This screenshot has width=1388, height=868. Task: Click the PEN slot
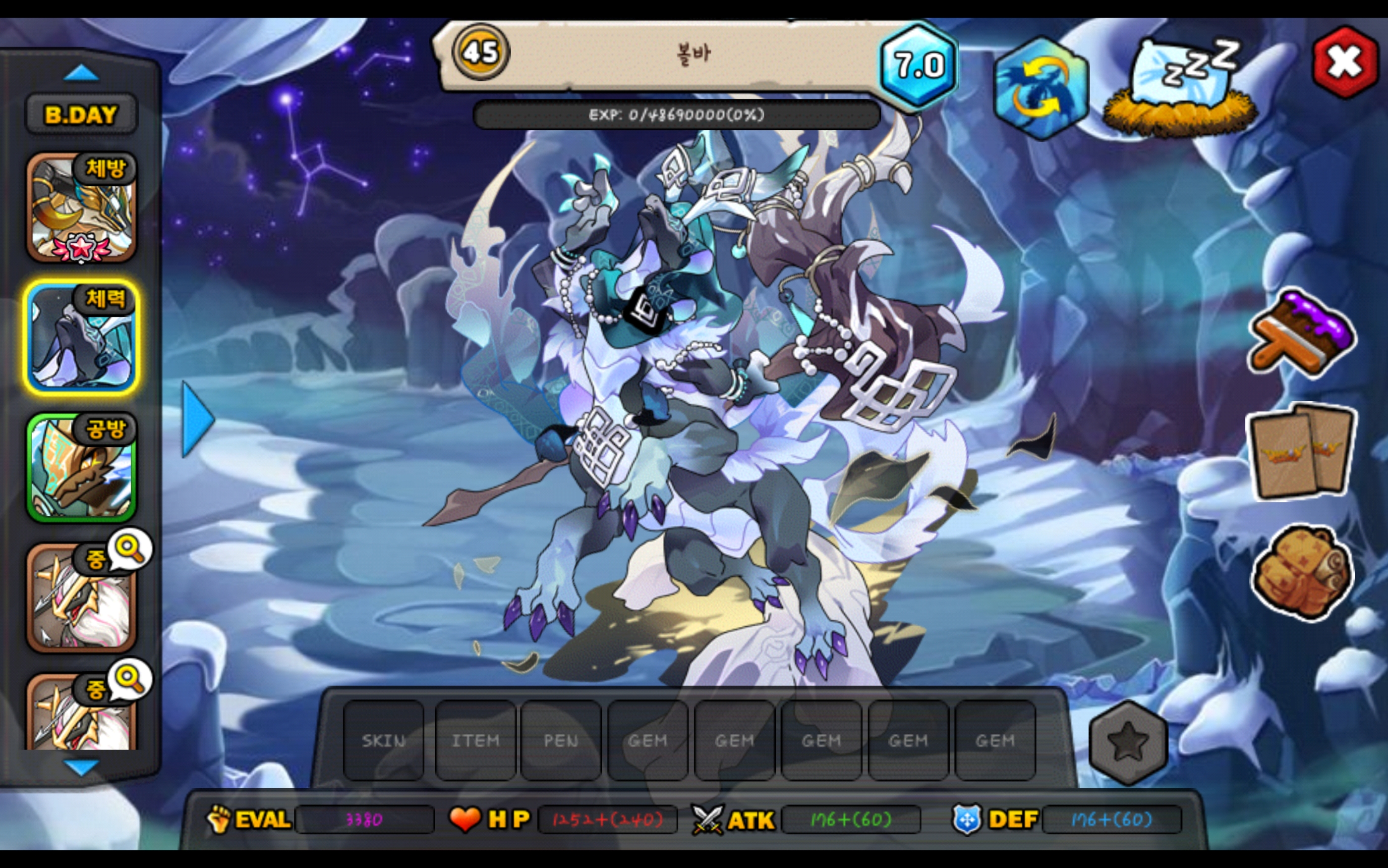pos(561,741)
